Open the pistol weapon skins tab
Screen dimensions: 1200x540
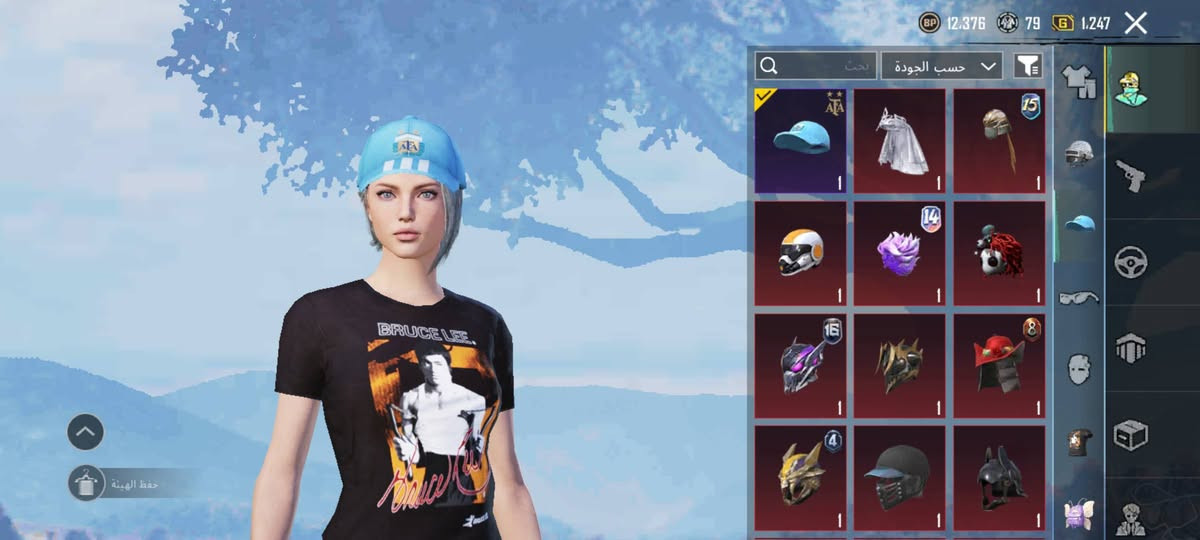click(1131, 175)
